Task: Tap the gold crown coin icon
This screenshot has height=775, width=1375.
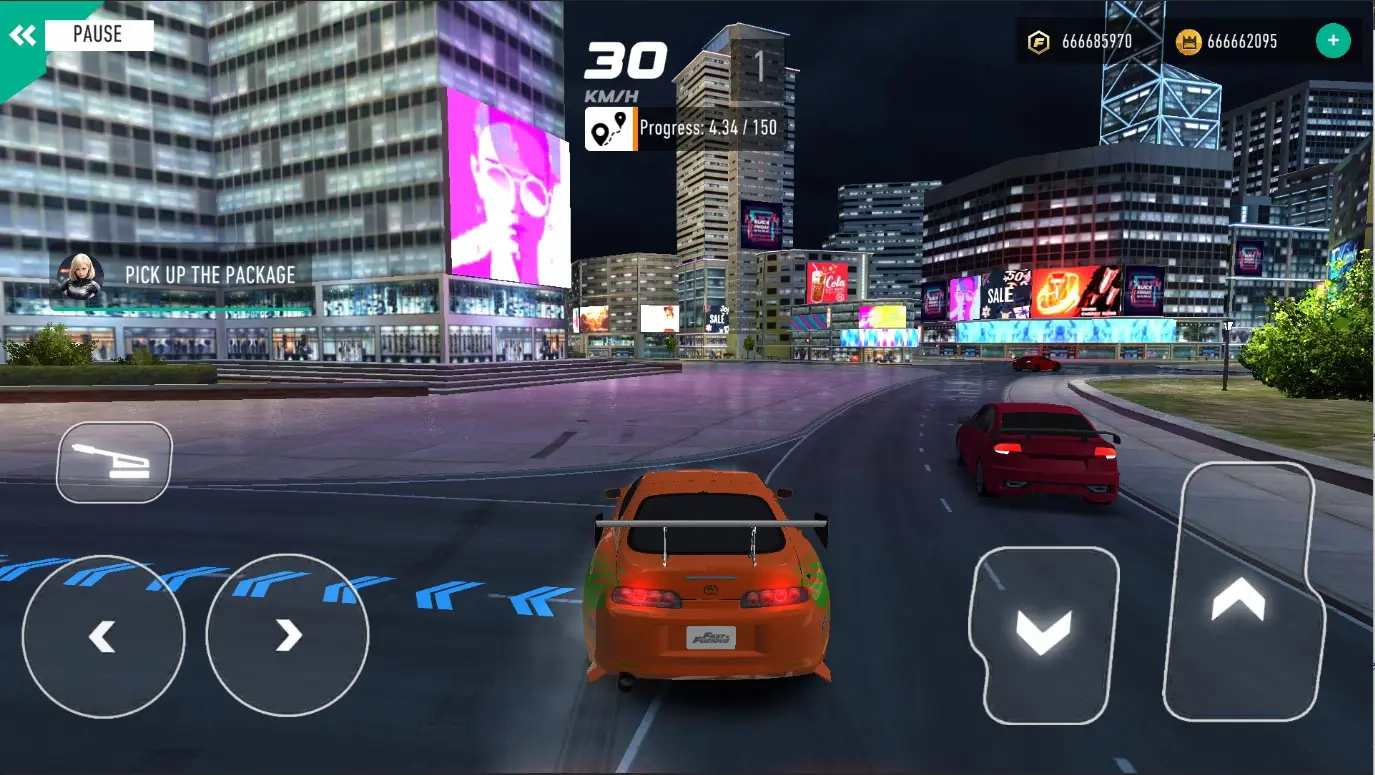Action: (x=1190, y=40)
